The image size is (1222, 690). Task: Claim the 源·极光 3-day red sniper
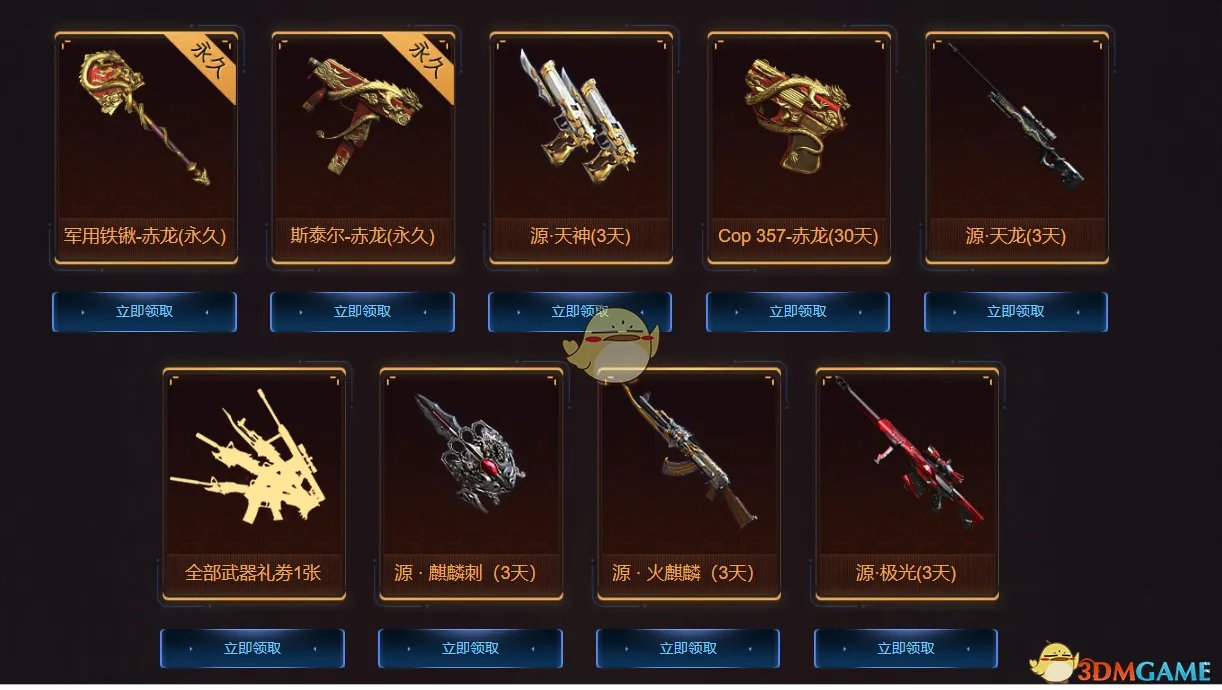coord(906,649)
